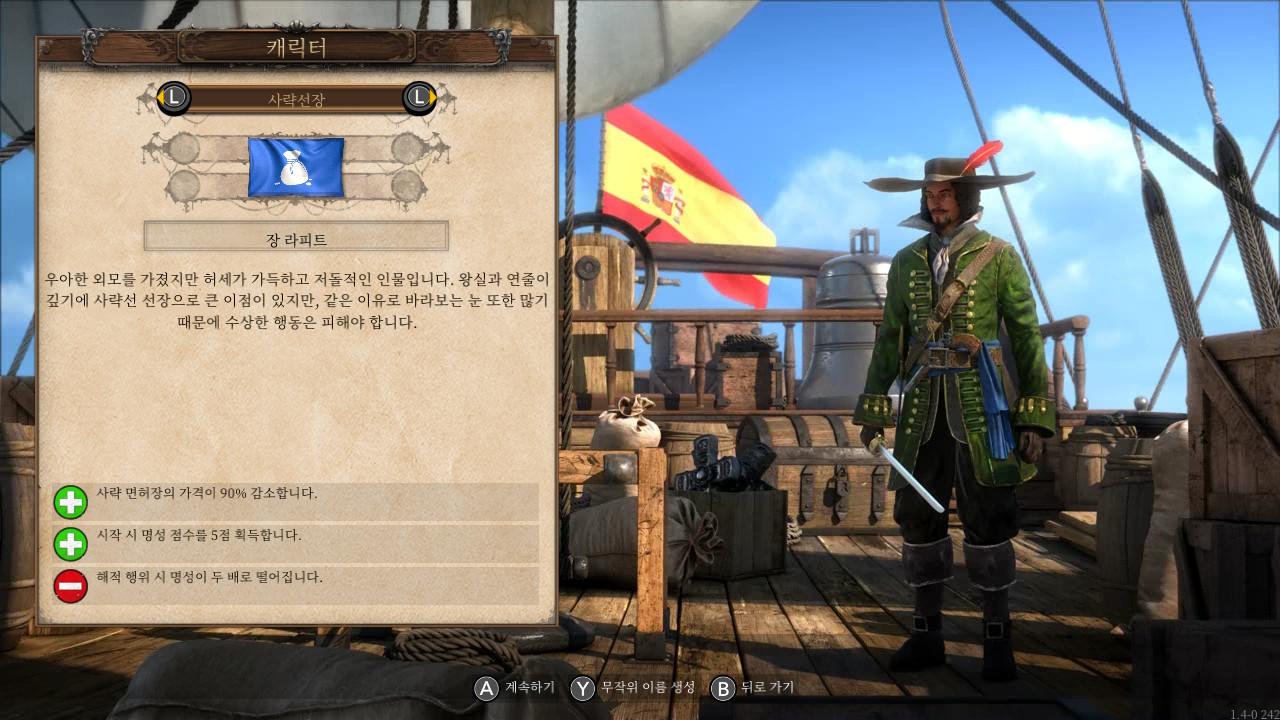Click the left L shoulder-button icon beside 사략선장

point(173,99)
